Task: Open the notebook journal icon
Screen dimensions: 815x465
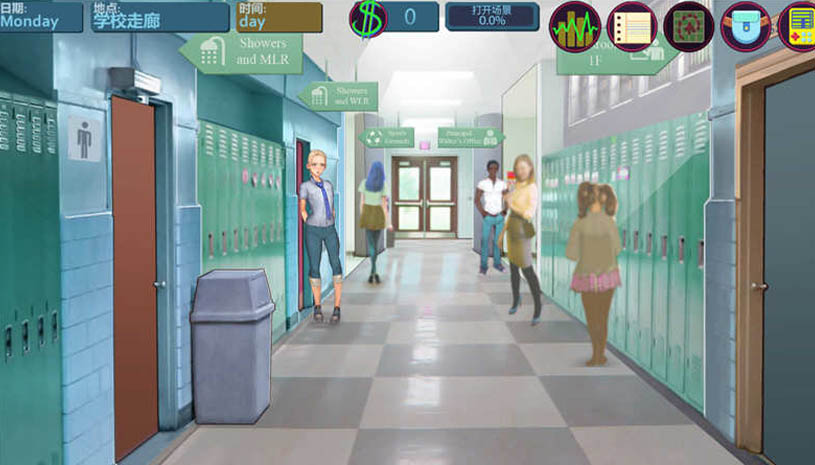Action: click(x=631, y=26)
